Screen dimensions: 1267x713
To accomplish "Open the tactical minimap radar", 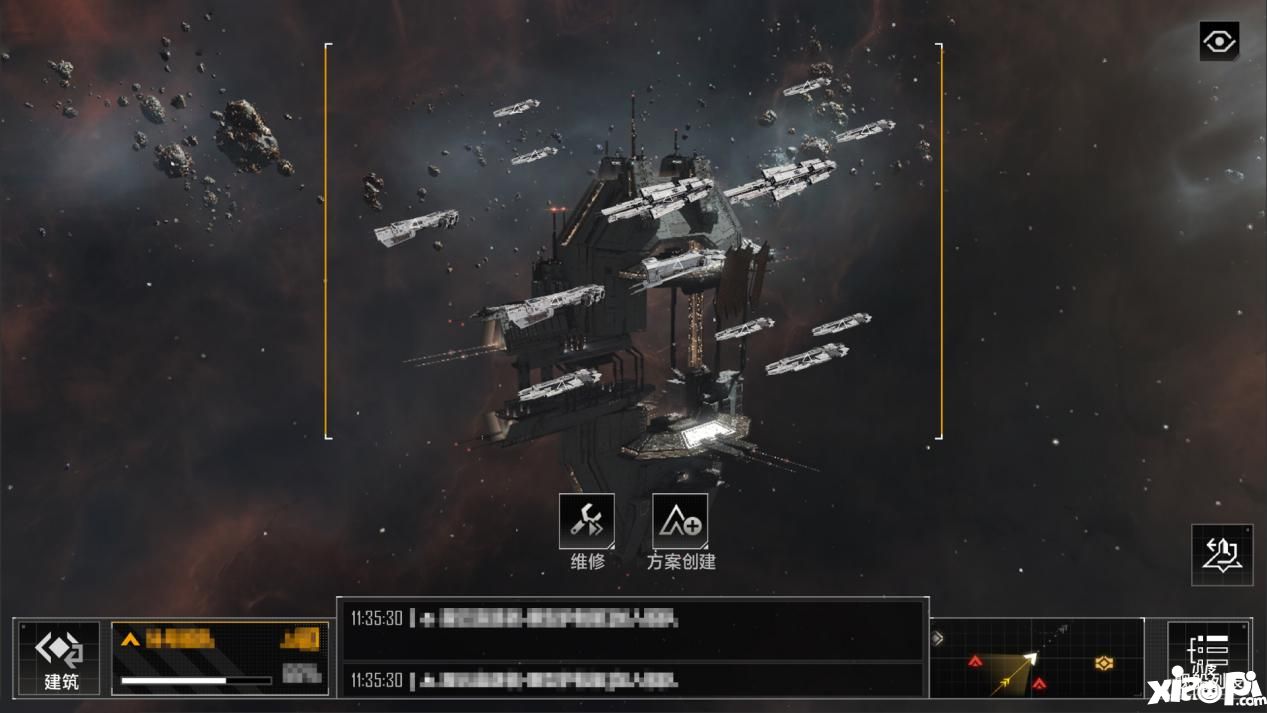I will click(1037, 658).
